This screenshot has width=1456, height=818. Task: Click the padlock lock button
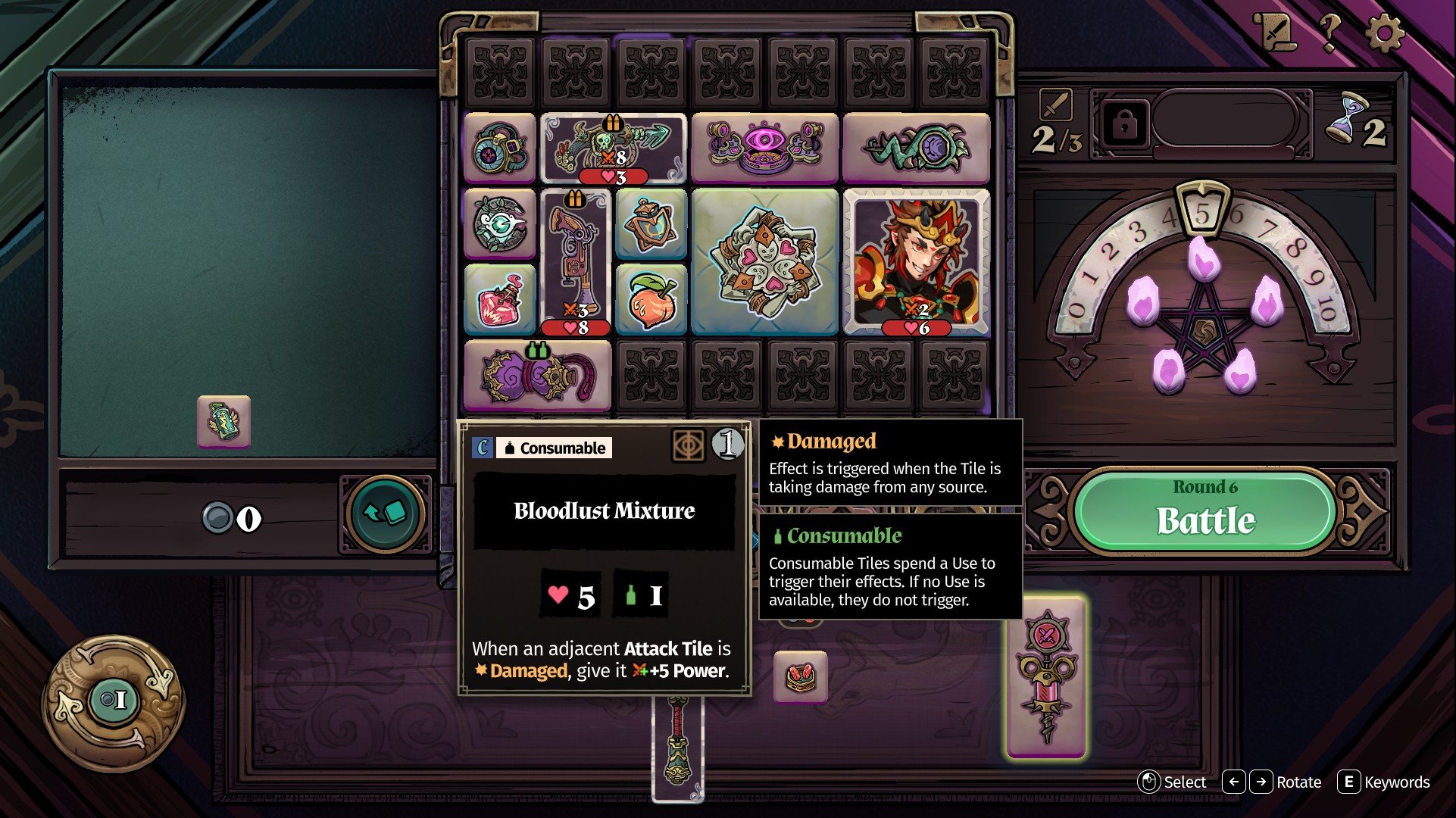pyautogui.click(x=1123, y=124)
